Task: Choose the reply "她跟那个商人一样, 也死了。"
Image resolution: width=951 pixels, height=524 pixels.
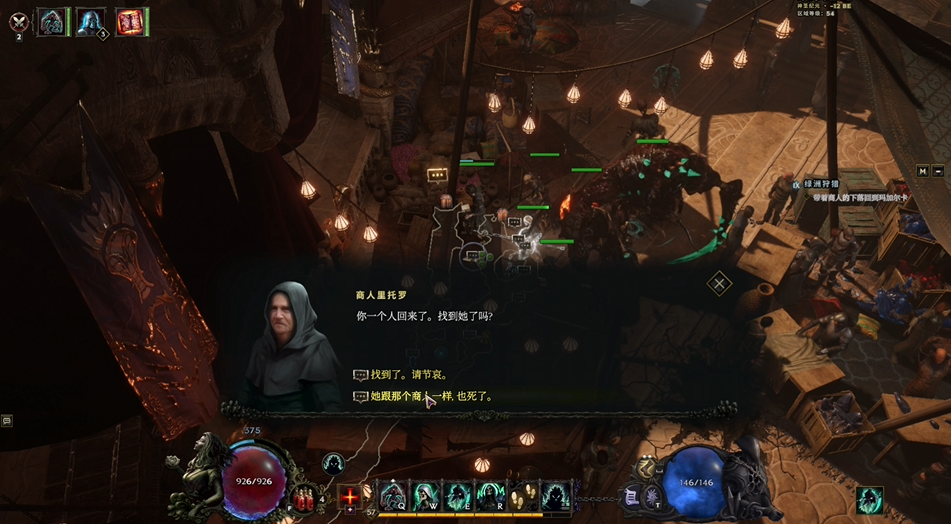Action: tap(431, 397)
